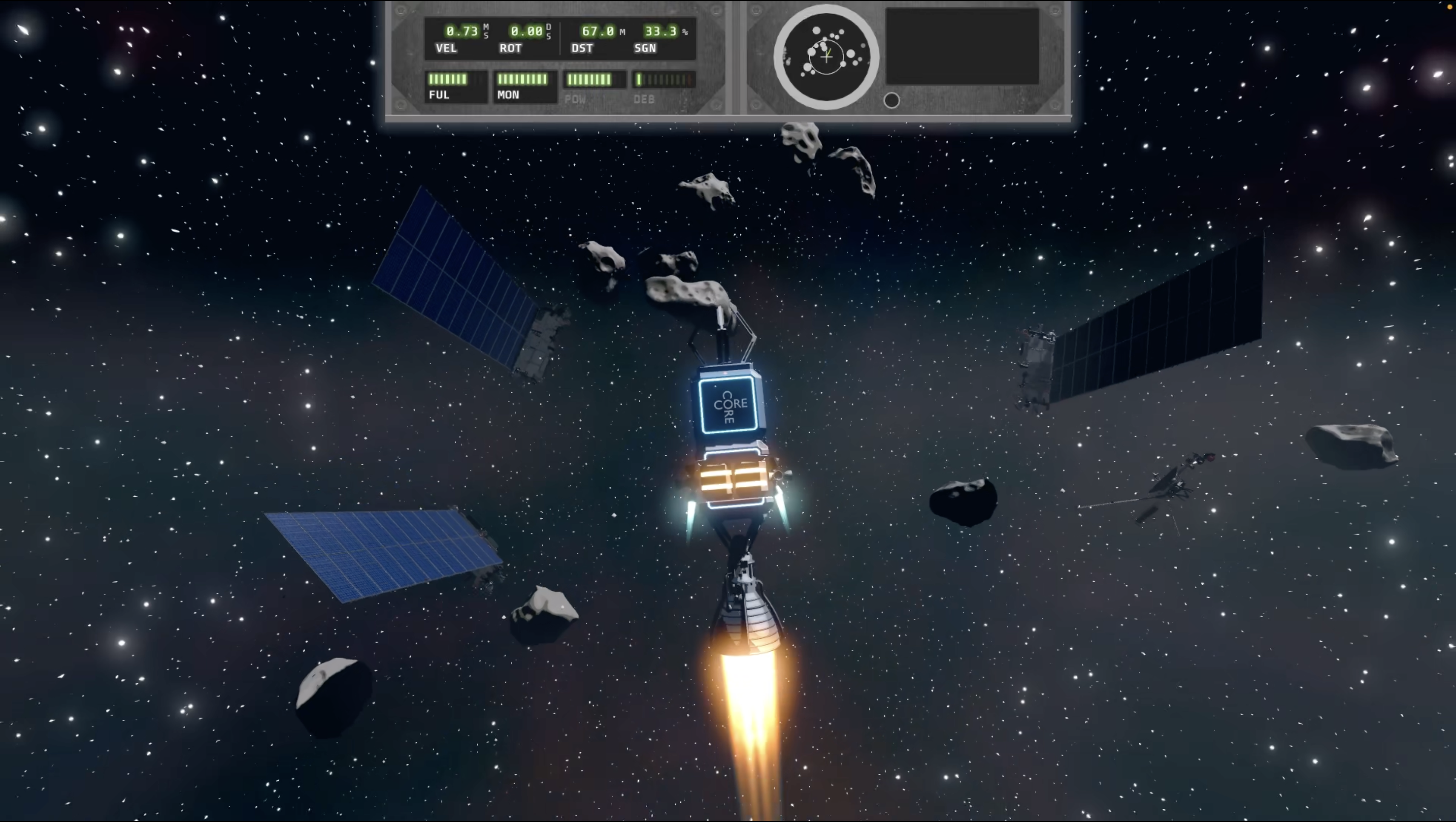Select the blank monitor screen on the panel
Image resolution: width=1456 pixels, height=822 pixels.
pos(961,46)
